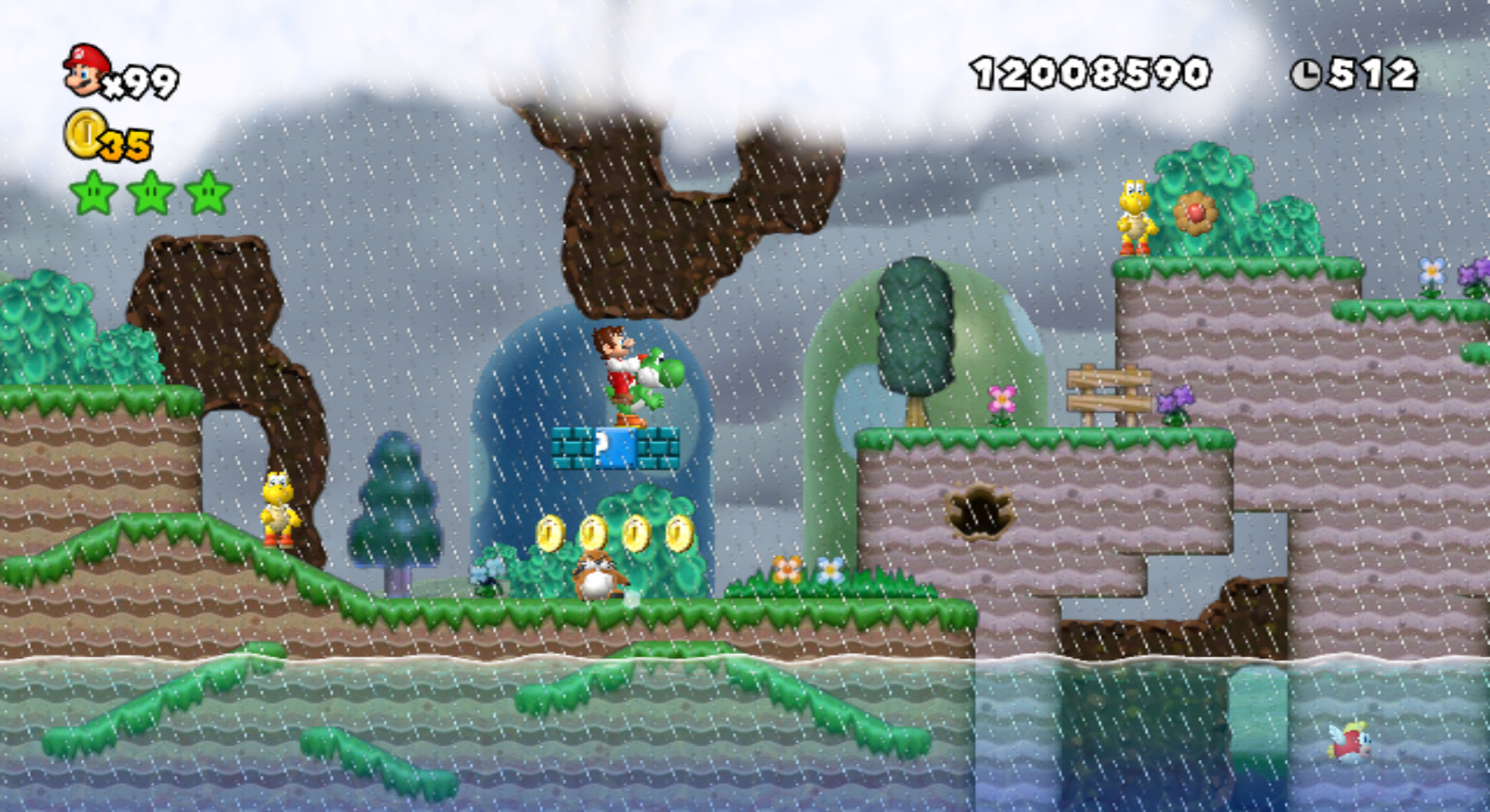Click the first green star coin icon

click(93, 191)
